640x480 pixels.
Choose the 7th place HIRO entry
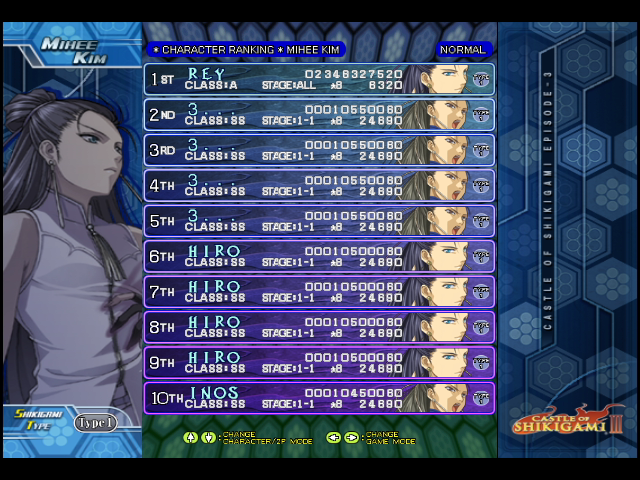point(319,292)
